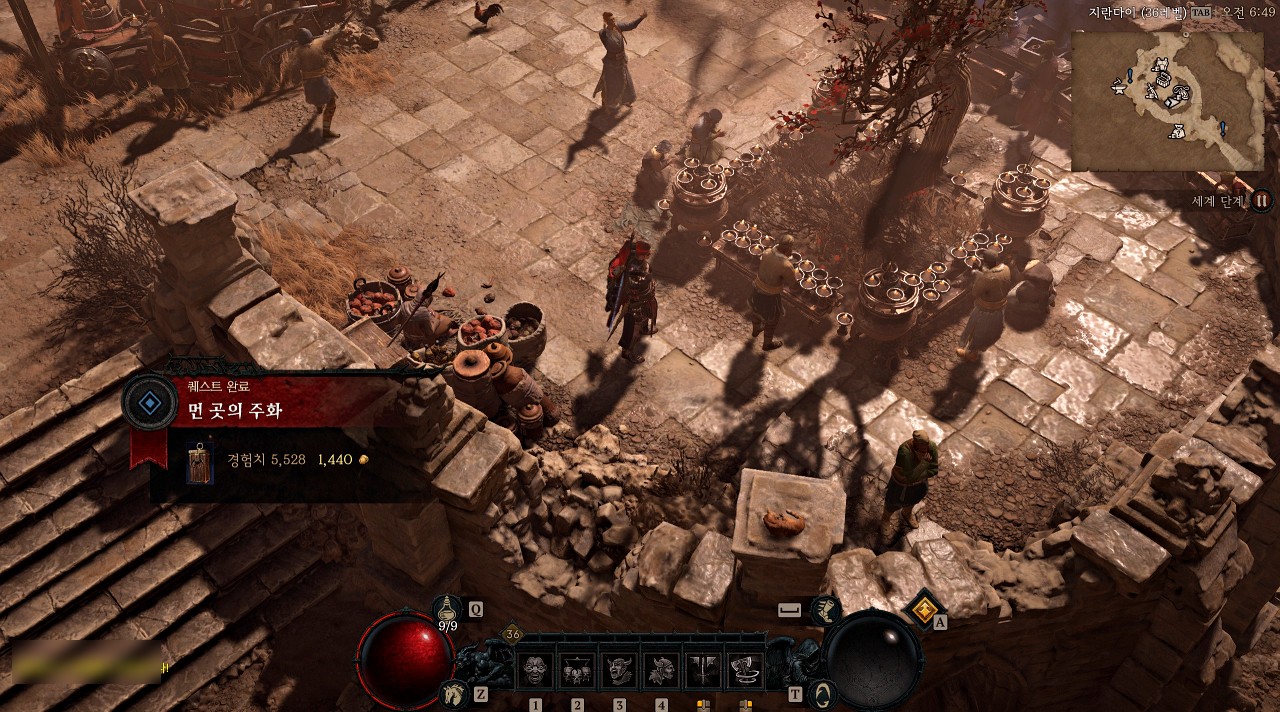
Task: Activate the three skulls skill
Action: pyautogui.click(x=577, y=669)
